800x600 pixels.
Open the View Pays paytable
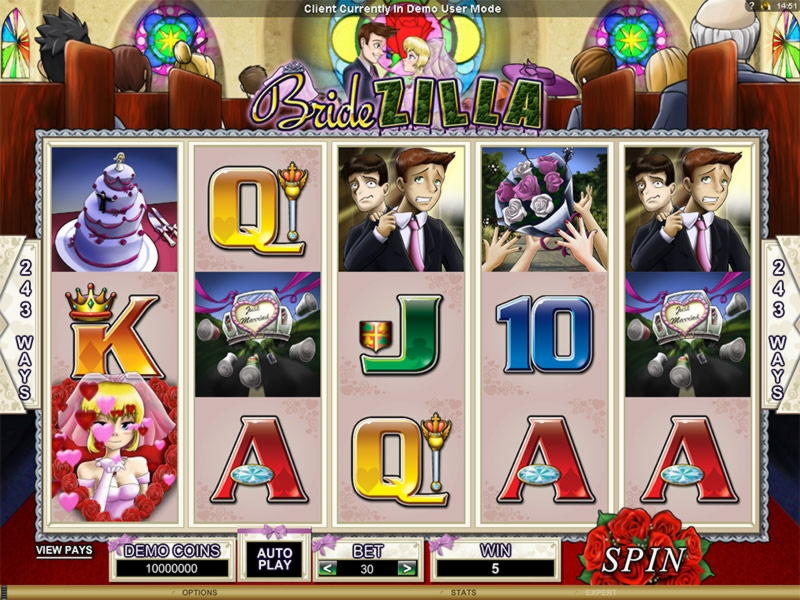pyautogui.click(x=63, y=550)
